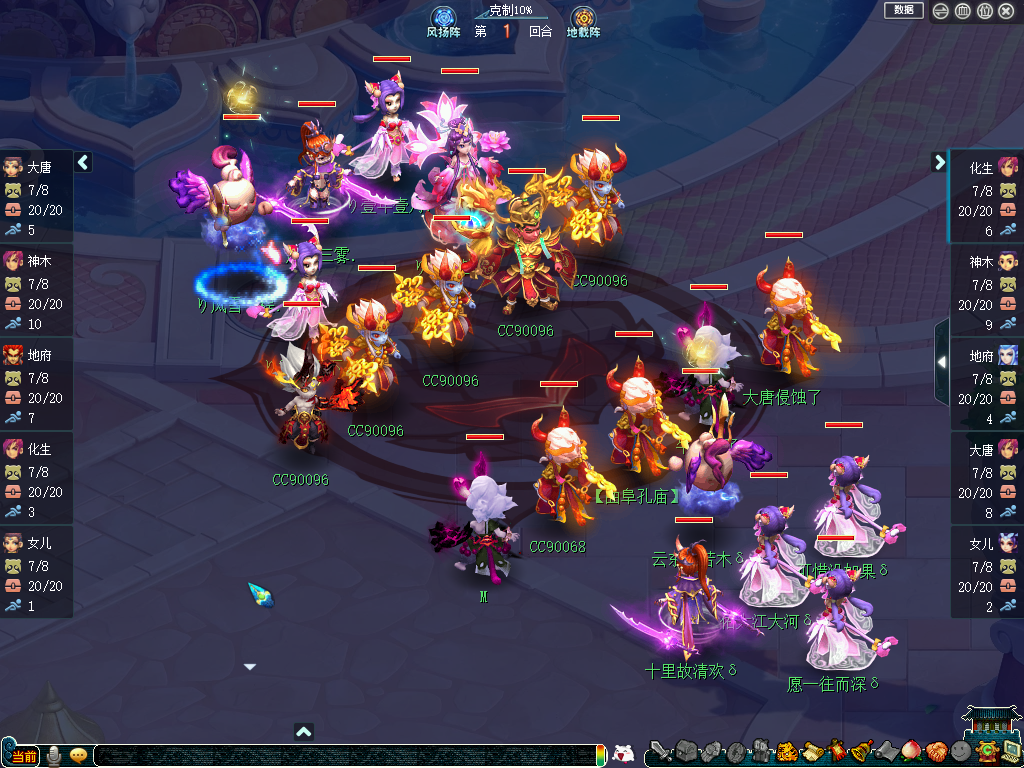Click the swap arrows icon button
Image resolution: width=1024 pixels, height=768 pixels.
point(941,11)
